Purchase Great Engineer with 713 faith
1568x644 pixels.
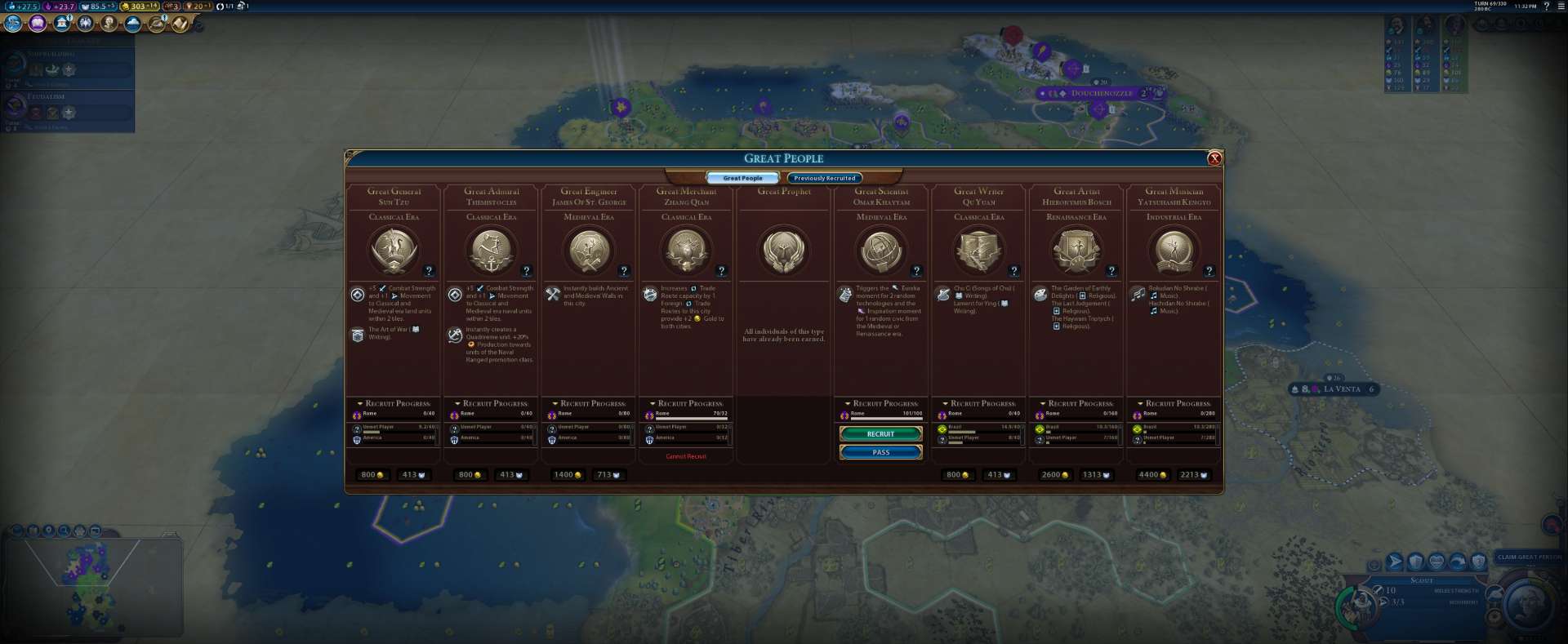coord(608,474)
